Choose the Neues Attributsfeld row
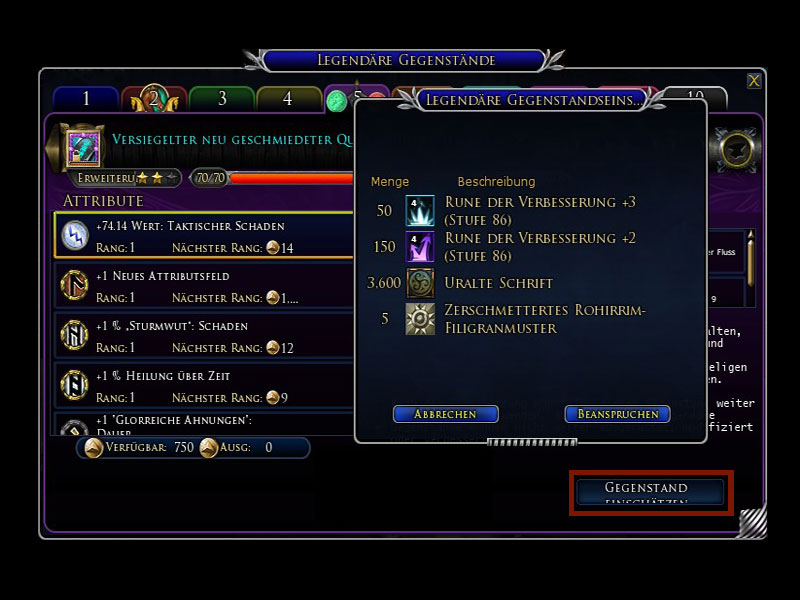Viewport: 800px width, 600px height. (204, 286)
